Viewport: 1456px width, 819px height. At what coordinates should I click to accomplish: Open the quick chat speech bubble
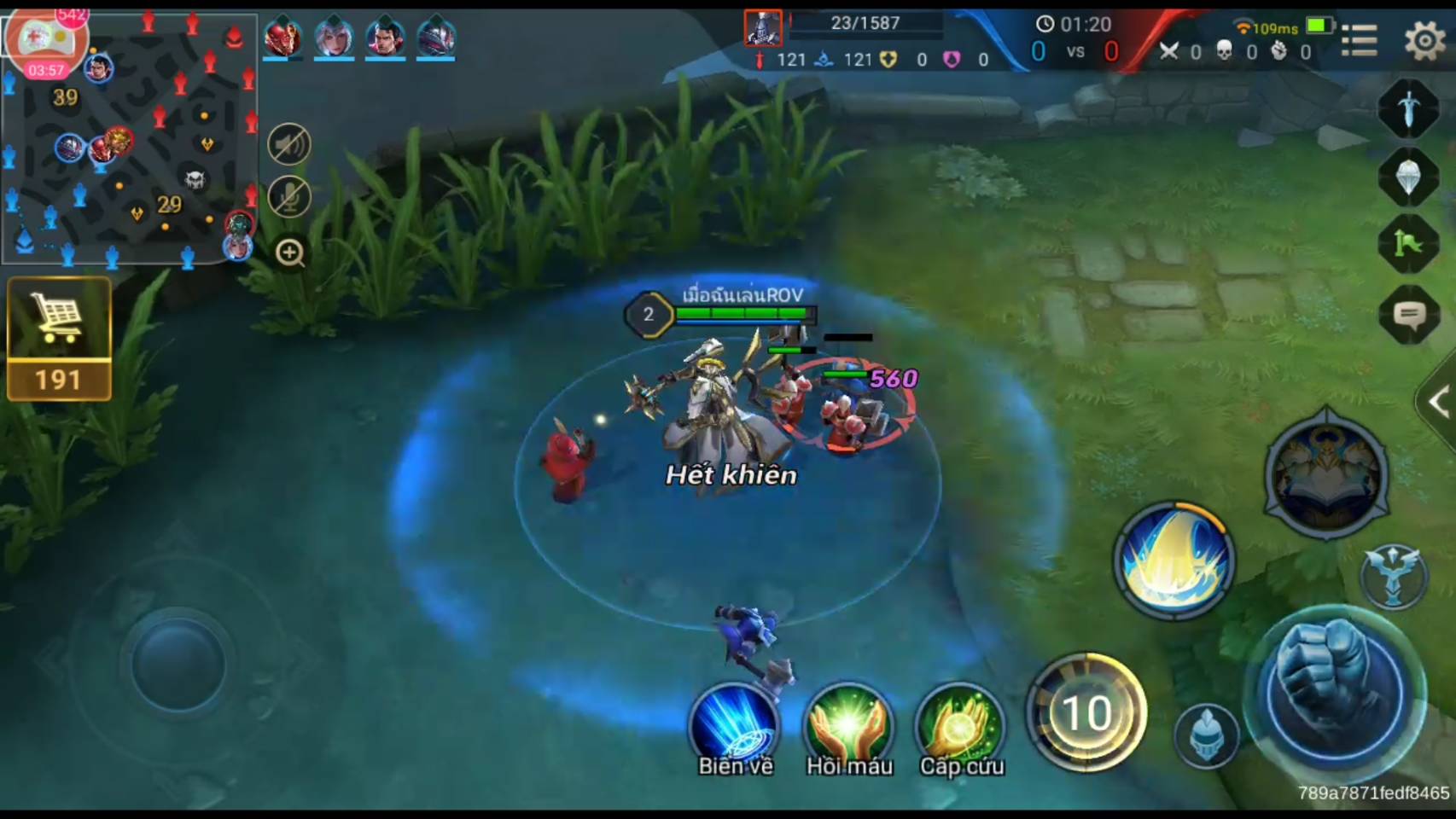pos(1409,316)
